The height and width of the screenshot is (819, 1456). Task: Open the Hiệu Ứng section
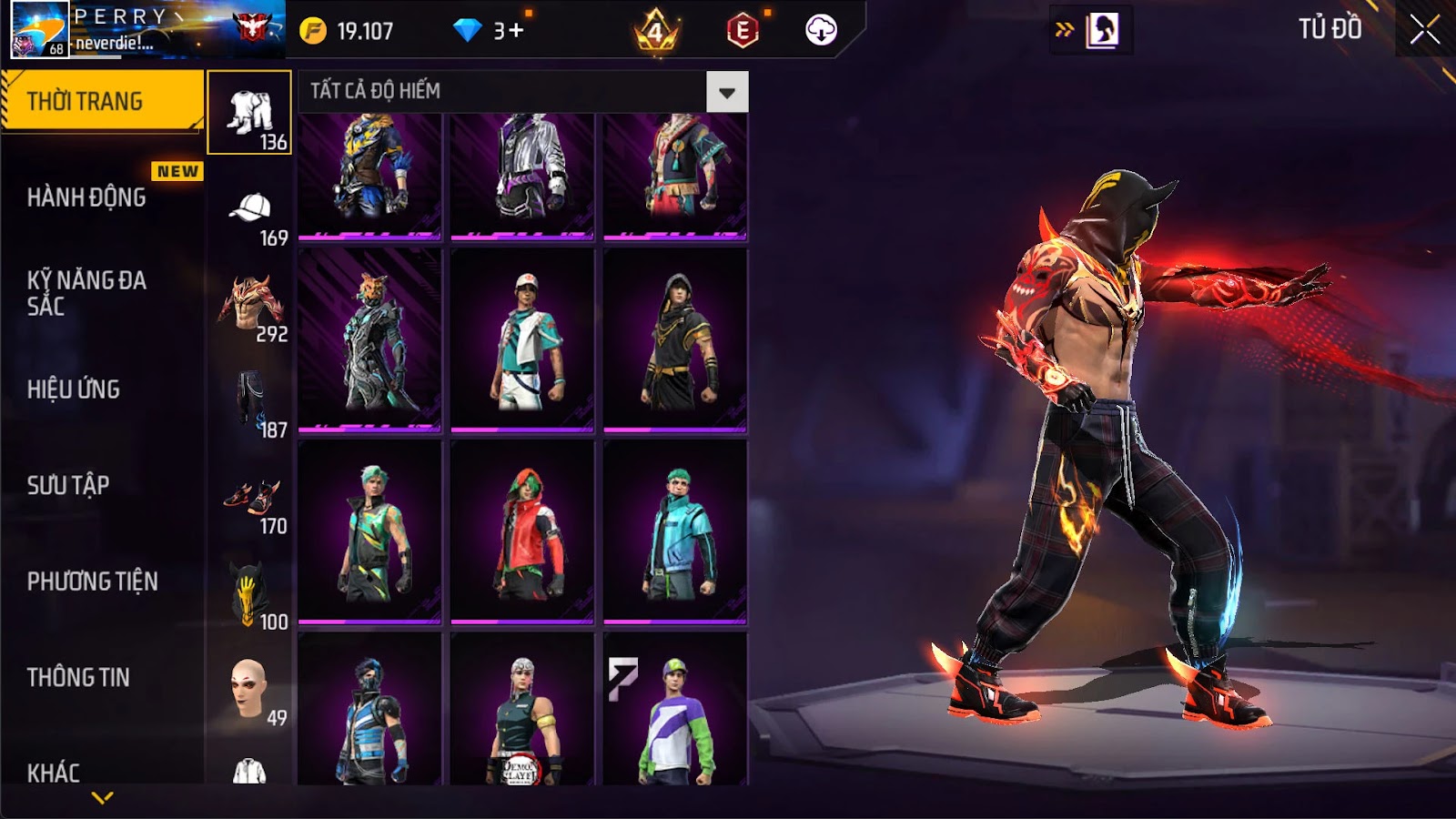point(75,389)
